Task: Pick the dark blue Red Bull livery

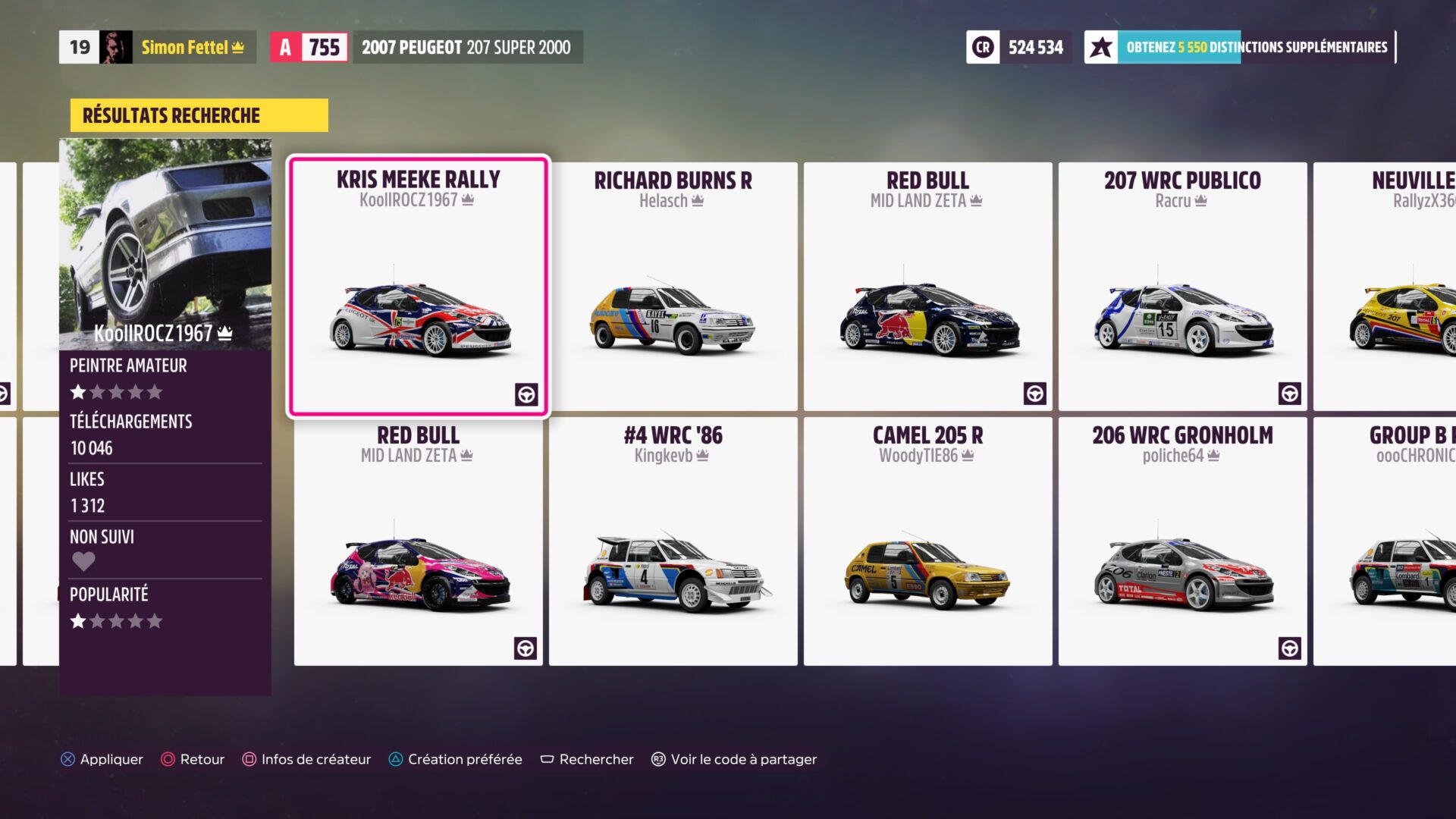Action: (927, 287)
